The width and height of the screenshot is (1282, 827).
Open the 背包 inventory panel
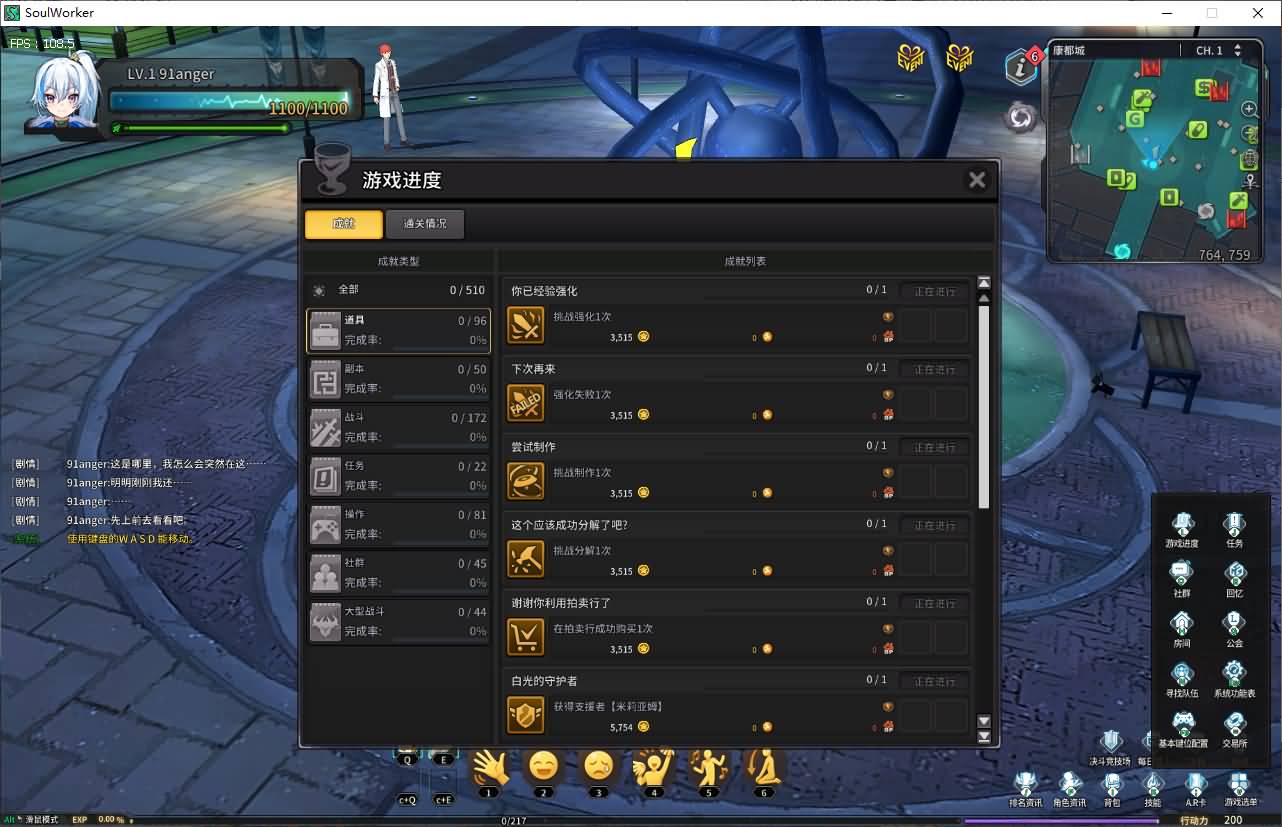point(1114,788)
